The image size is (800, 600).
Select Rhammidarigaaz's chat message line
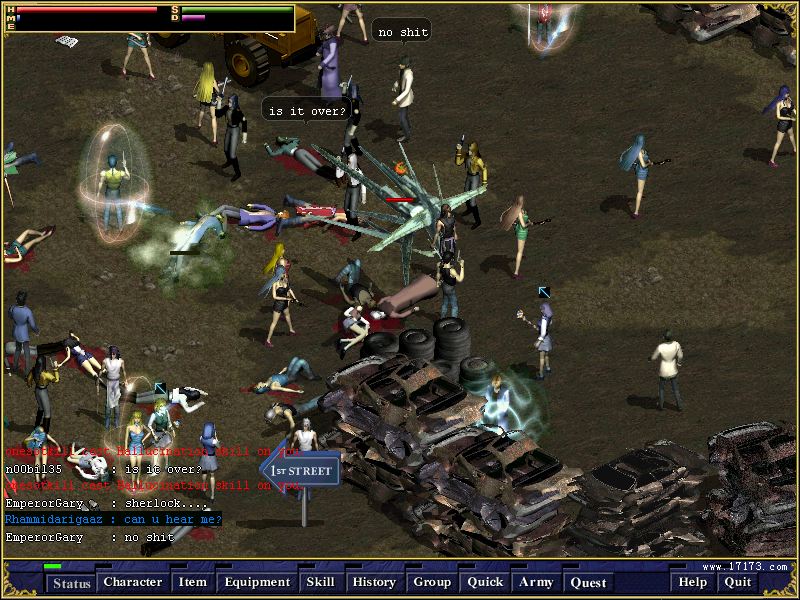click(113, 520)
